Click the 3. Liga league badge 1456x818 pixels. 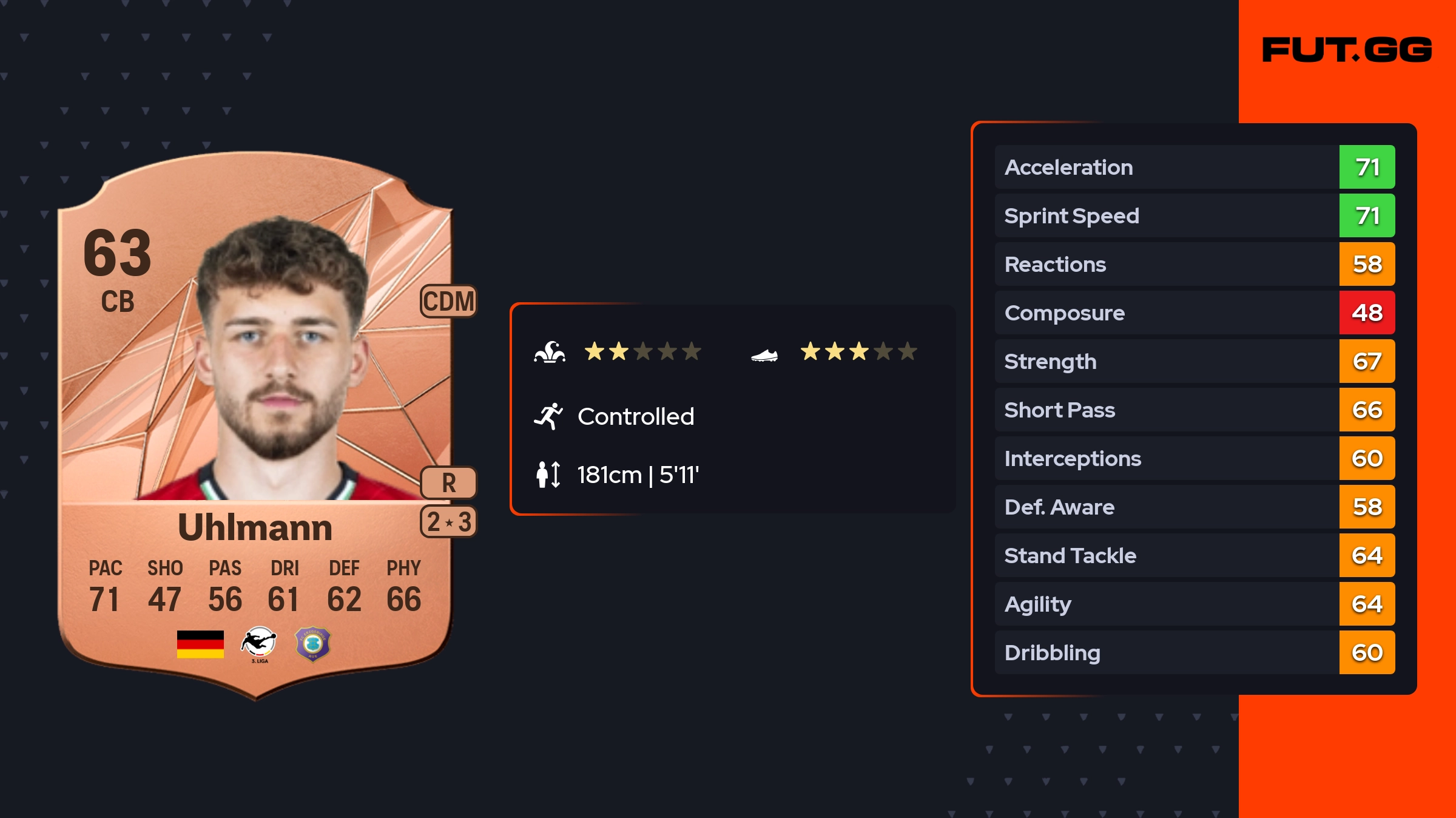point(259,644)
